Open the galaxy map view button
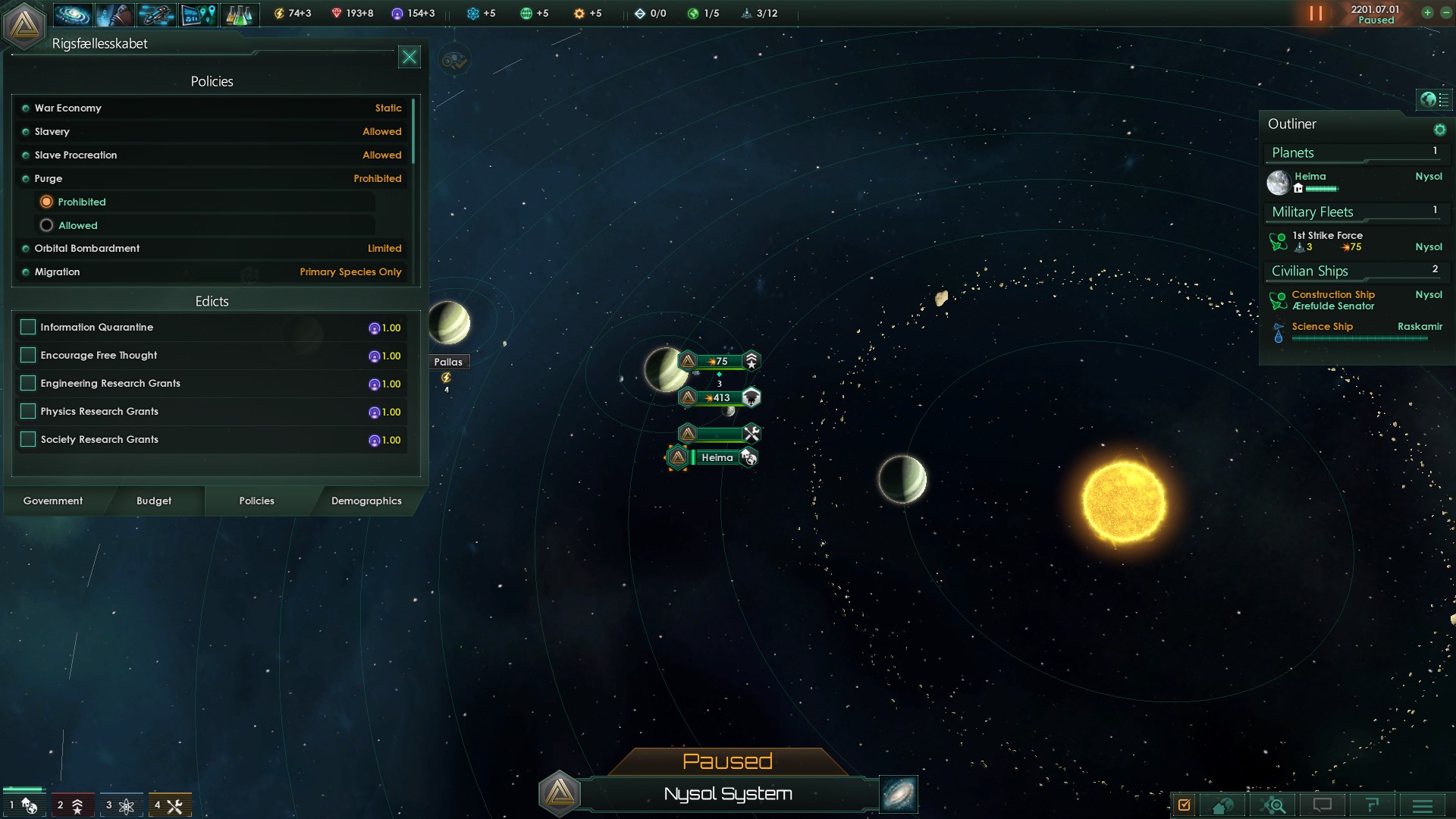Viewport: 1456px width, 819px height. [x=899, y=794]
